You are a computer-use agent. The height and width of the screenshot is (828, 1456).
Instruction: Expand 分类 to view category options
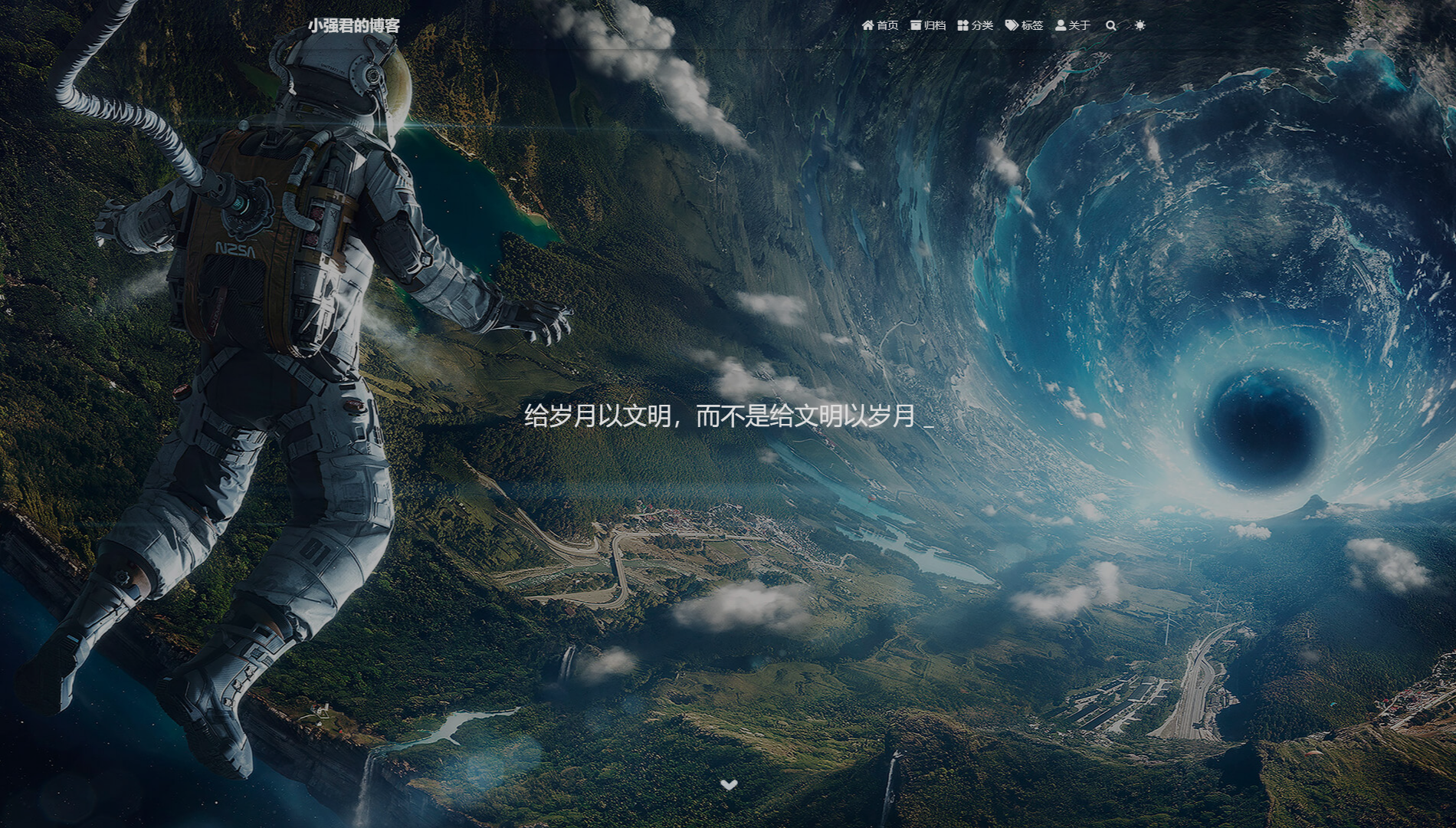coord(982,25)
